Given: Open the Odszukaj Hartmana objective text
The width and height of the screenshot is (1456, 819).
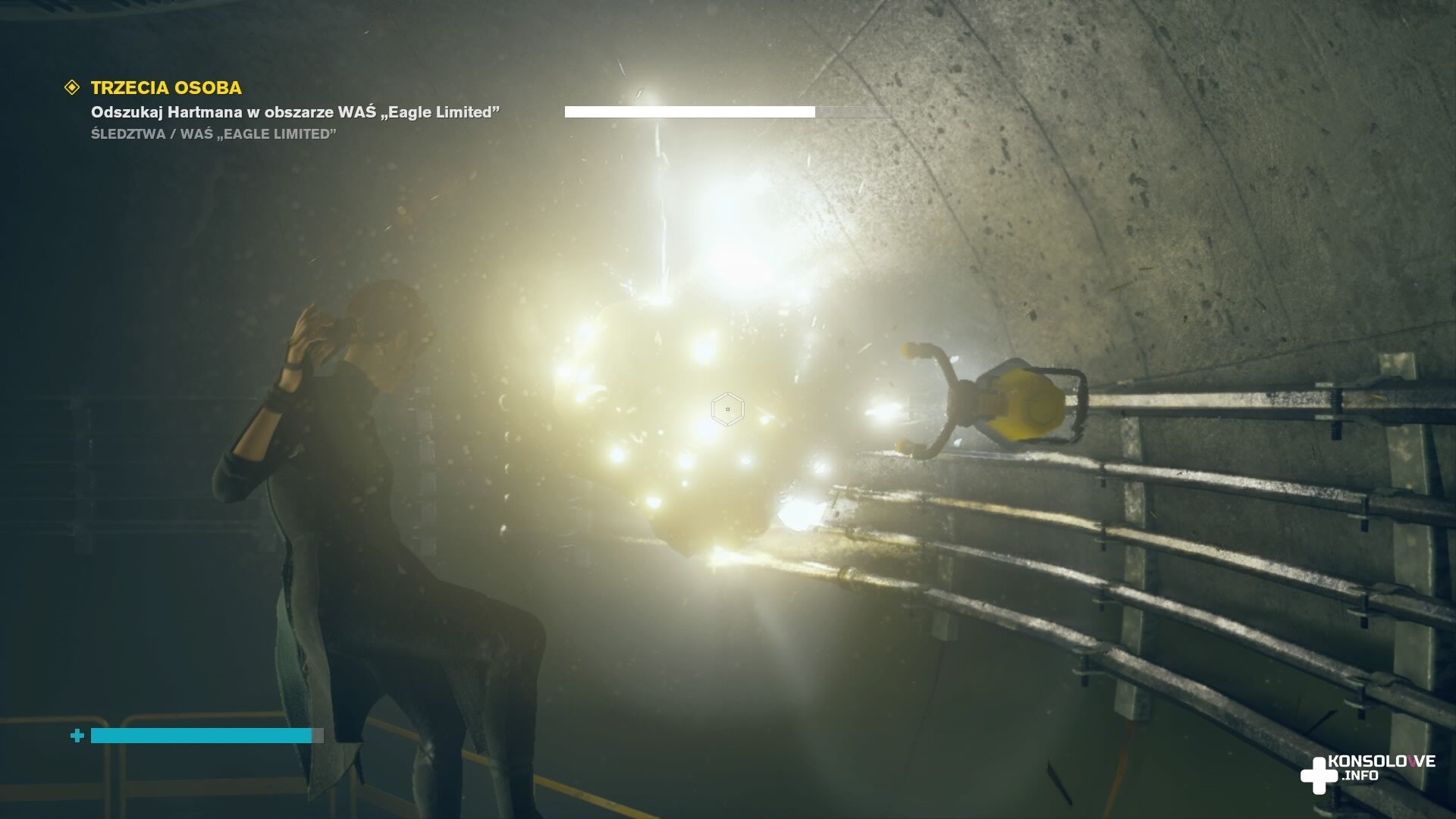Looking at the screenshot, I should click(295, 112).
